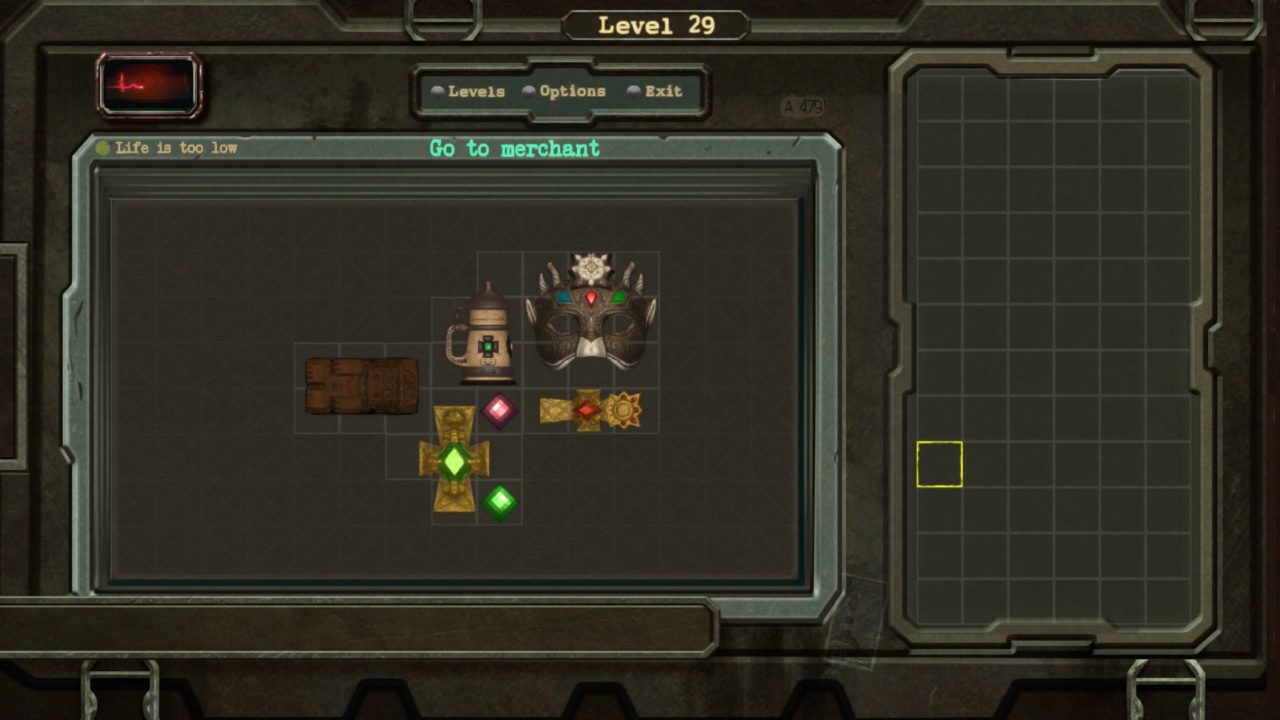
Task: Pick up the small emerald gemstone
Action: 498,502
